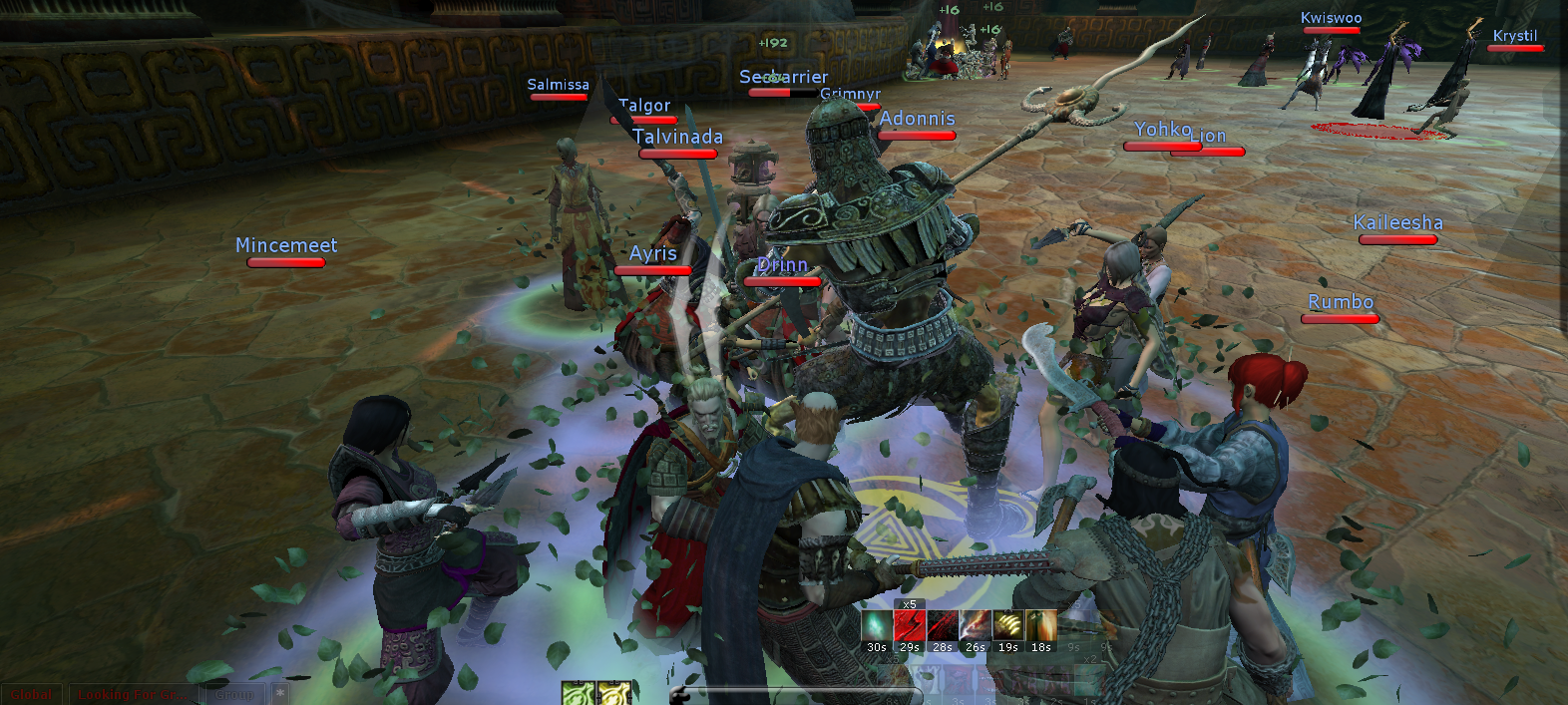Select the teal glow buff icon
This screenshot has width=1568, height=705.
click(x=877, y=626)
